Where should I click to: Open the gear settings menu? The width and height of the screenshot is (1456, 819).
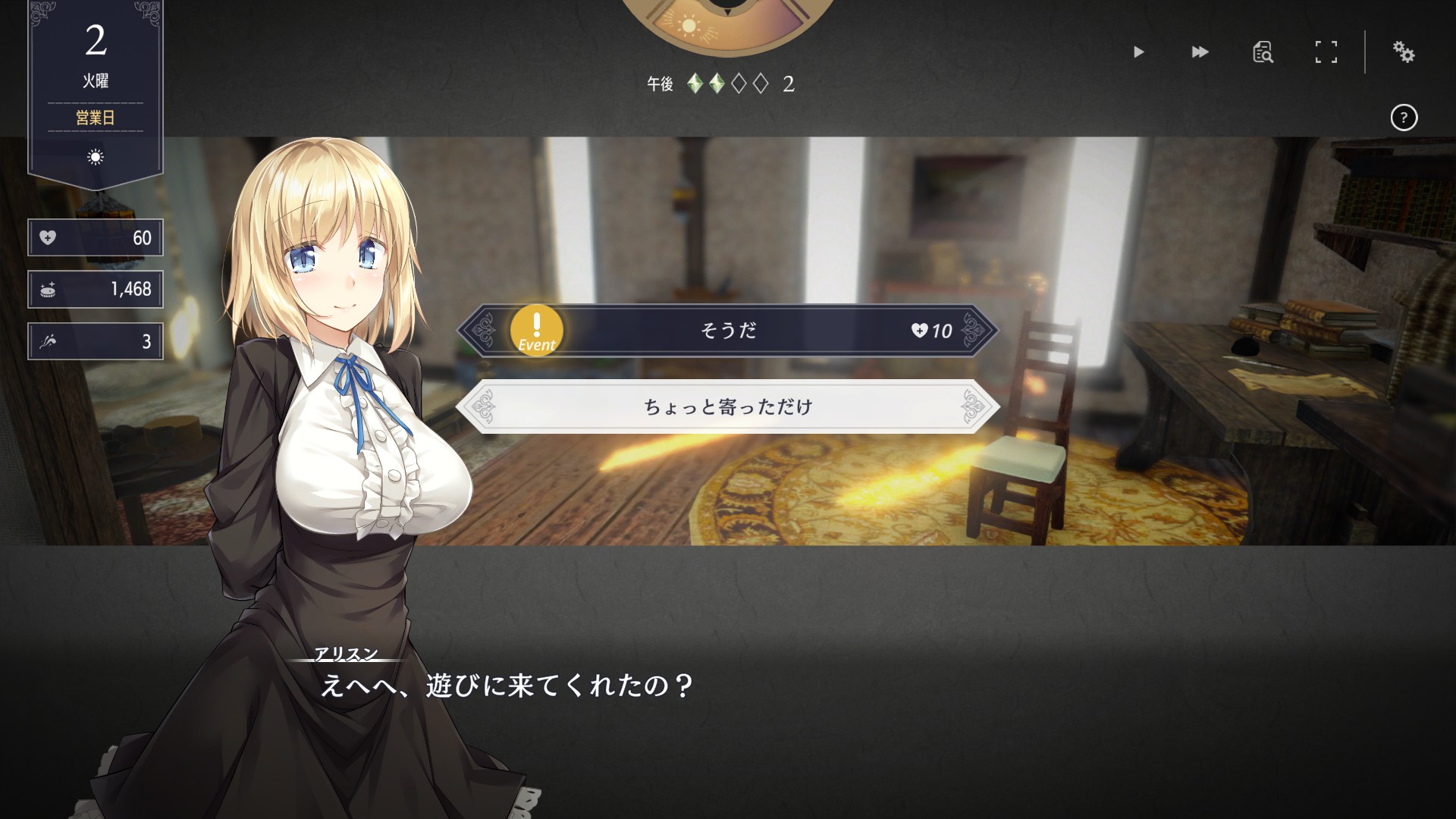[1403, 52]
